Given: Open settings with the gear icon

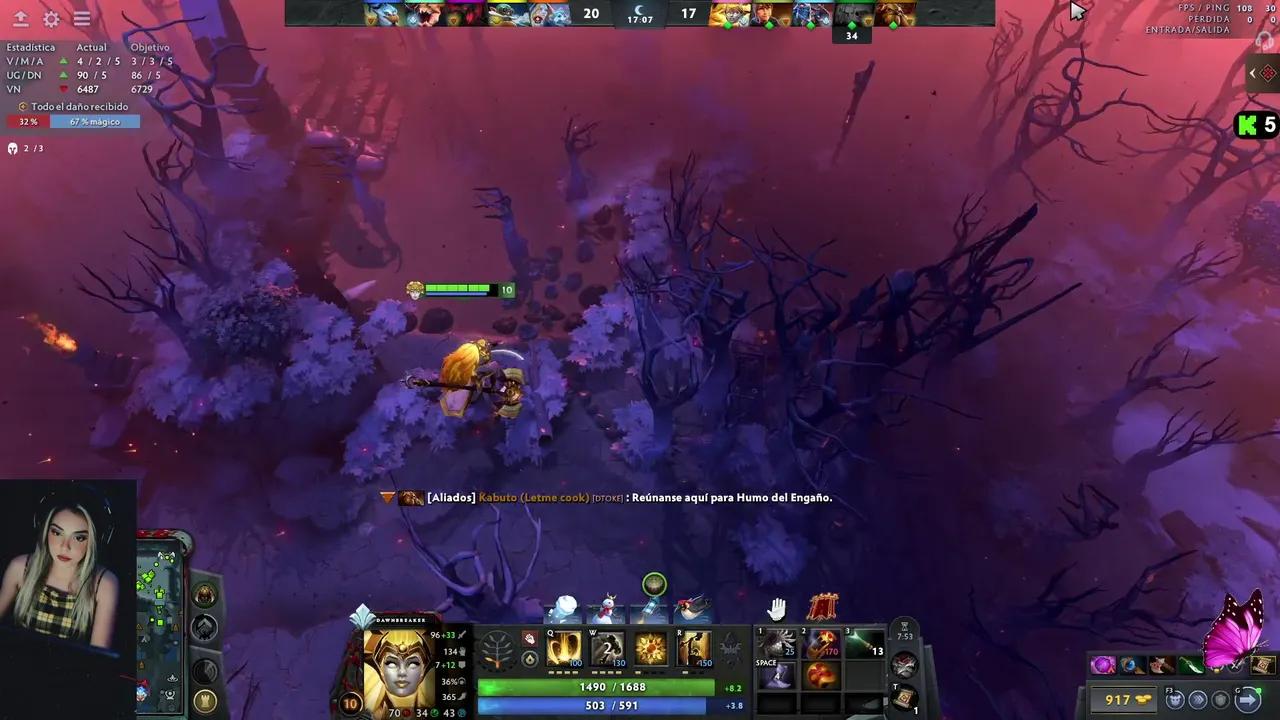Looking at the screenshot, I should pyautogui.click(x=51, y=19).
